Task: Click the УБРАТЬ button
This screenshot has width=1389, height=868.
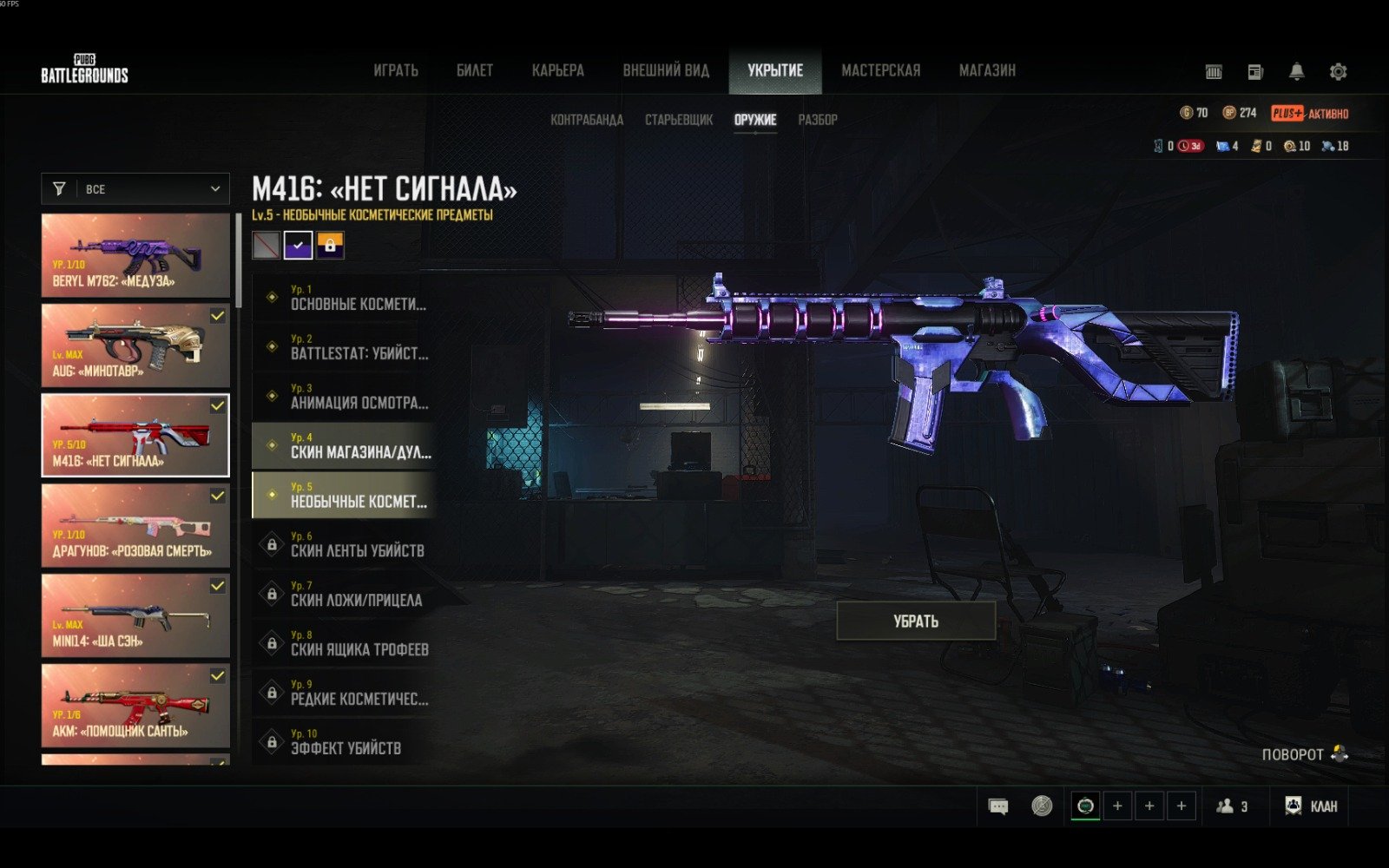Action: click(916, 621)
